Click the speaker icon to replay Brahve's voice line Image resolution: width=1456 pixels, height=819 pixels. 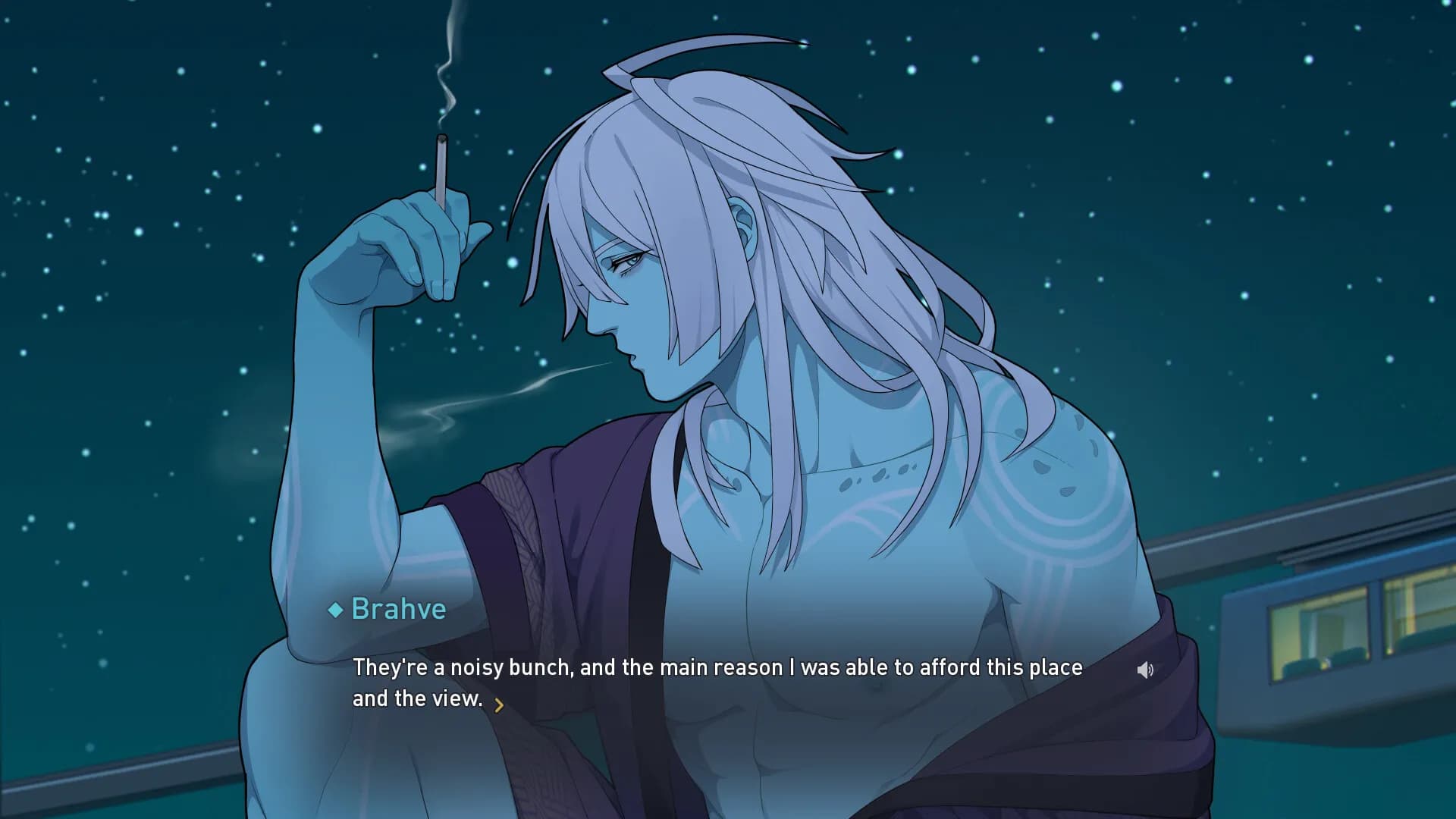pyautogui.click(x=1145, y=668)
